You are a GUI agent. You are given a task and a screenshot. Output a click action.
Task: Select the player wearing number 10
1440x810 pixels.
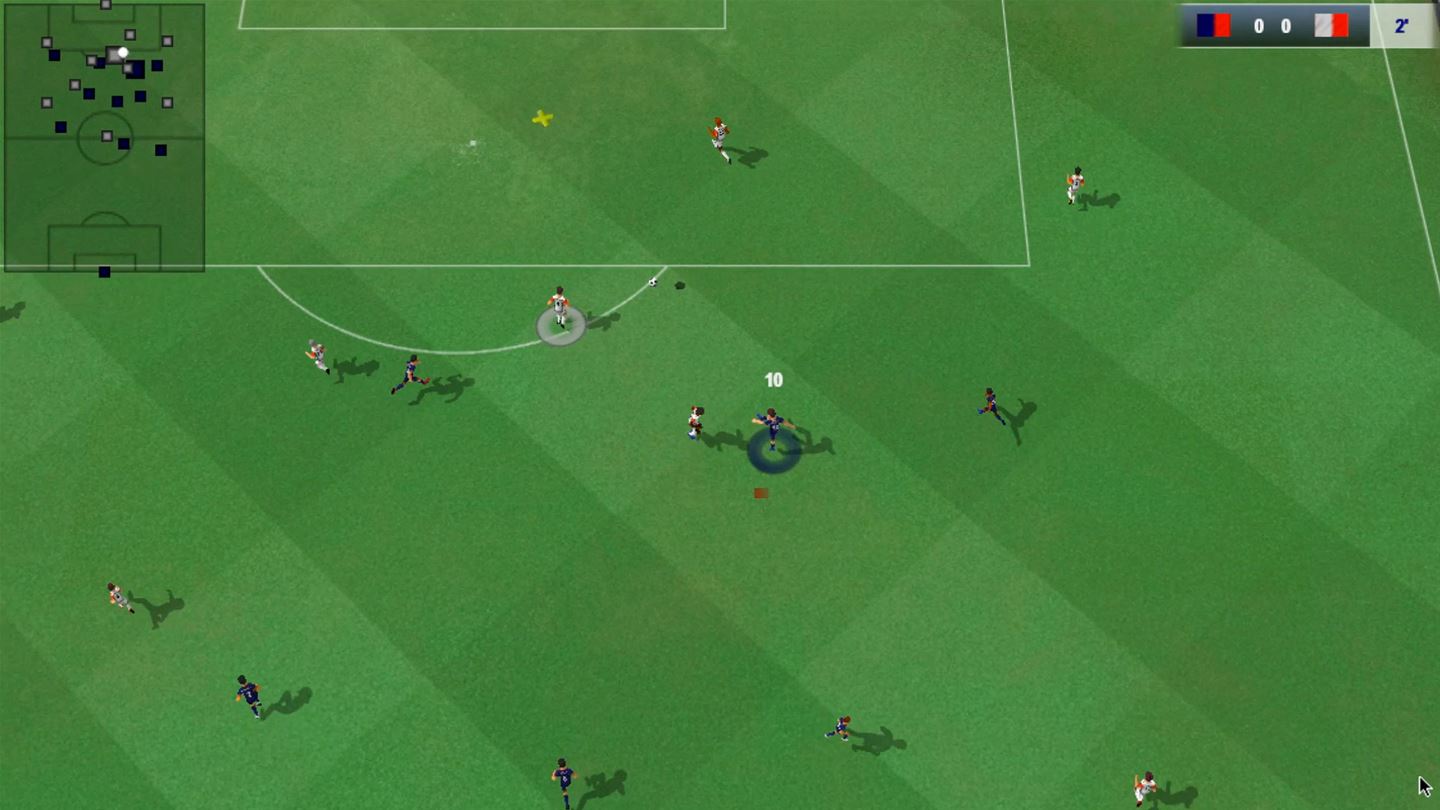click(x=770, y=425)
